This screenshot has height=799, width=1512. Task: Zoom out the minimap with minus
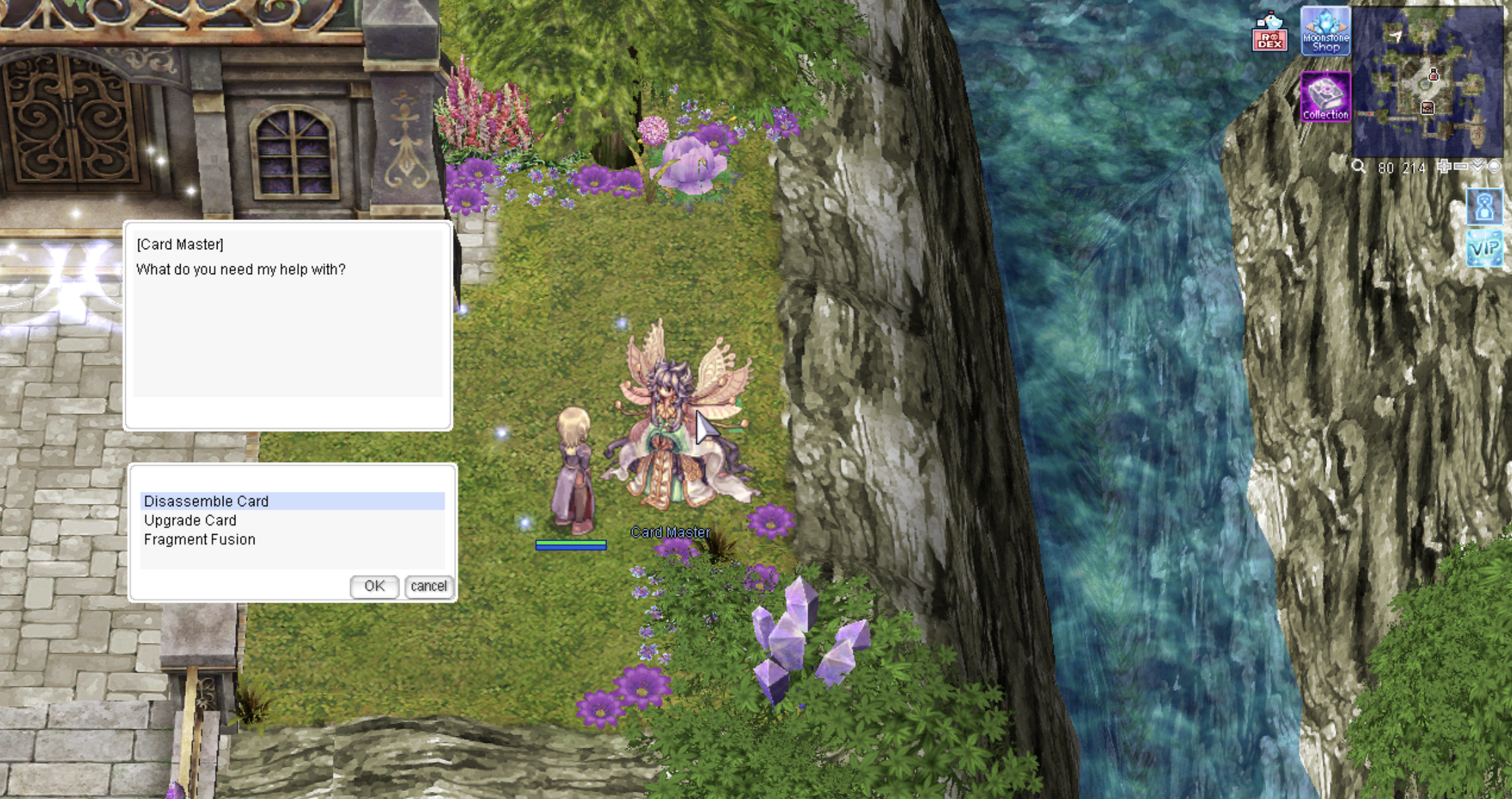tap(1461, 167)
